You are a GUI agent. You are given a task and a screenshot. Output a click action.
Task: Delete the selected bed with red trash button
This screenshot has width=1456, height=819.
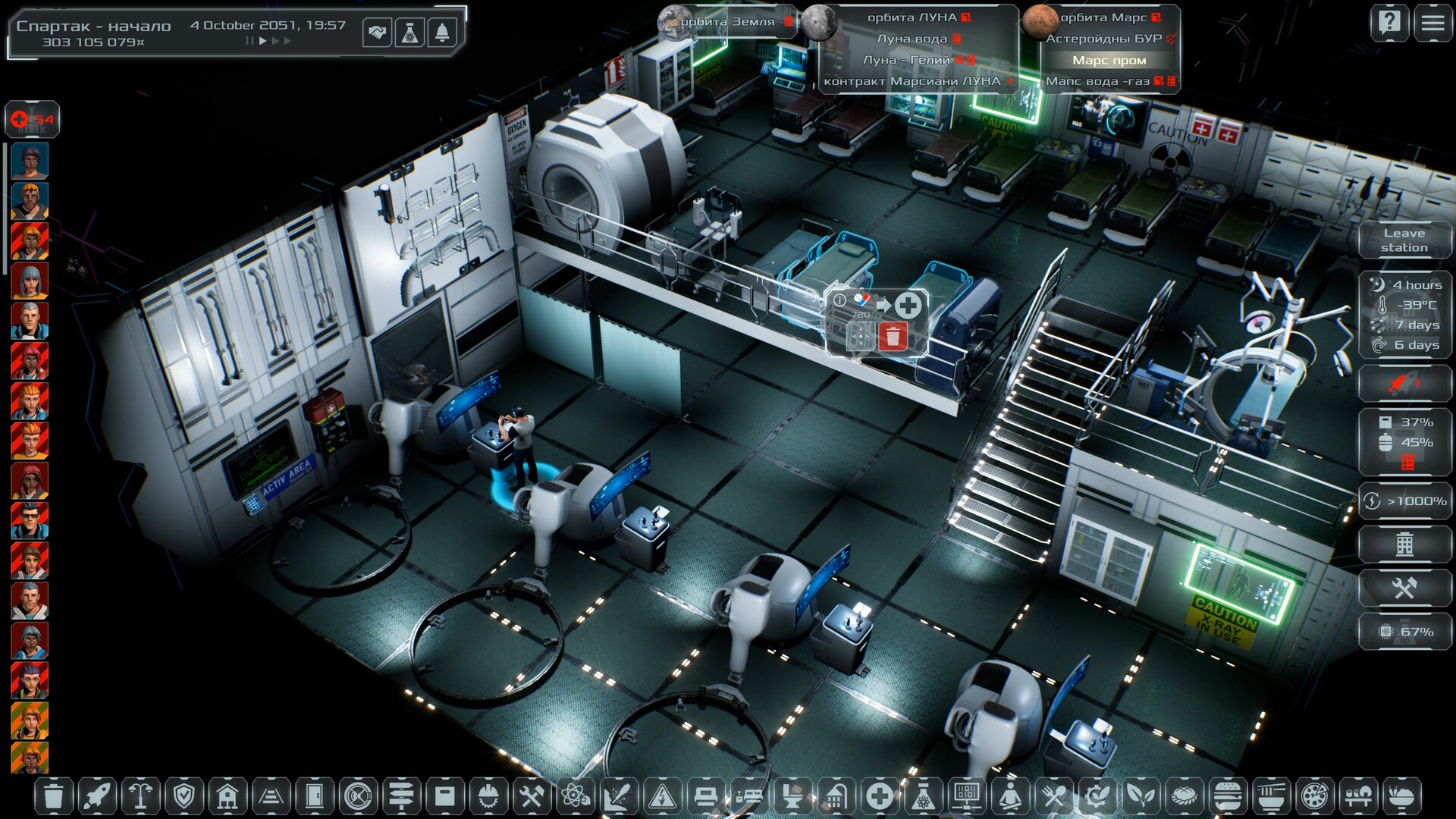pos(893,336)
